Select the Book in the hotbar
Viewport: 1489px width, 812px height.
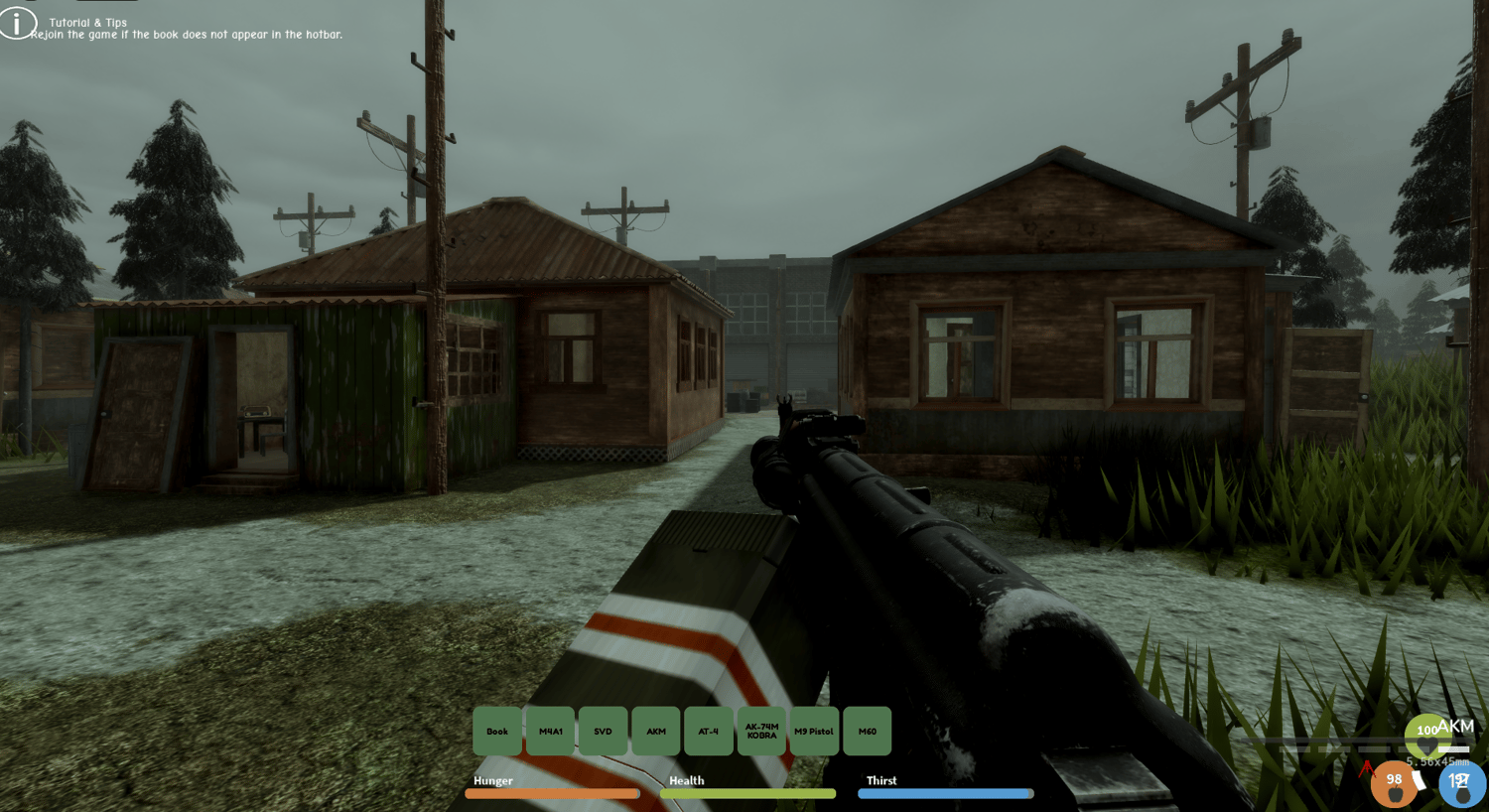coord(497,731)
